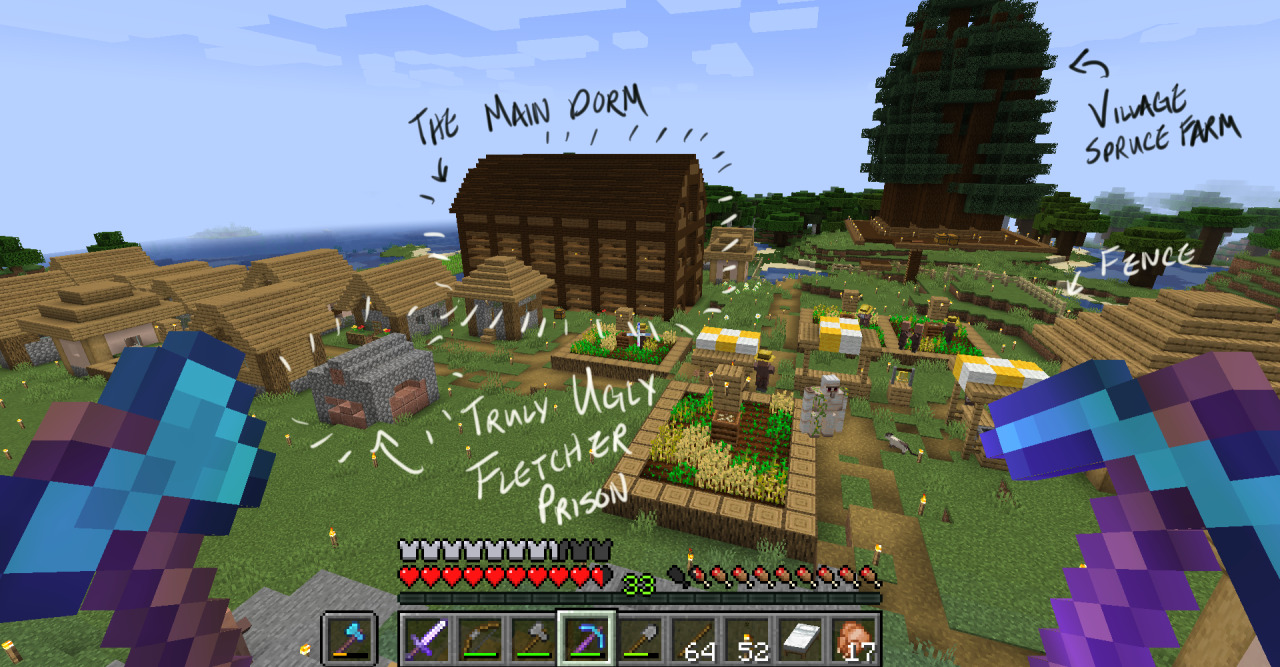Pick the cooked chicken stack of 17
Viewport: 1280px width, 667px height.
854,638
